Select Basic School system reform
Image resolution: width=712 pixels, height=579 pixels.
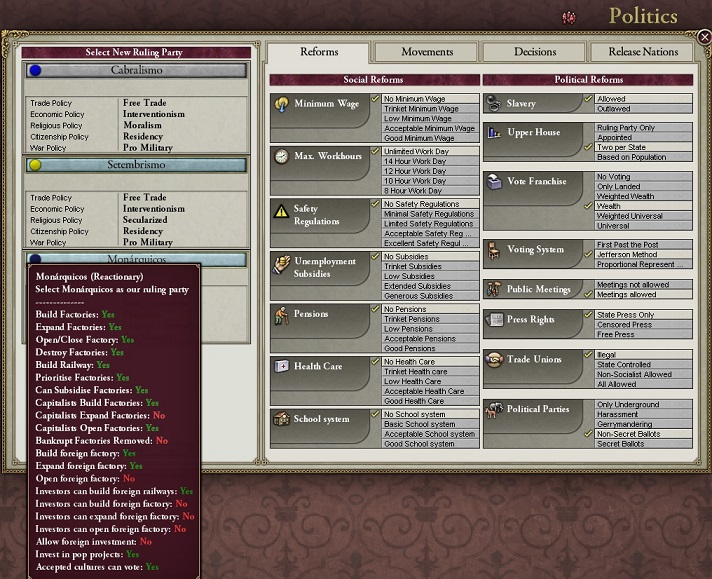[428, 424]
